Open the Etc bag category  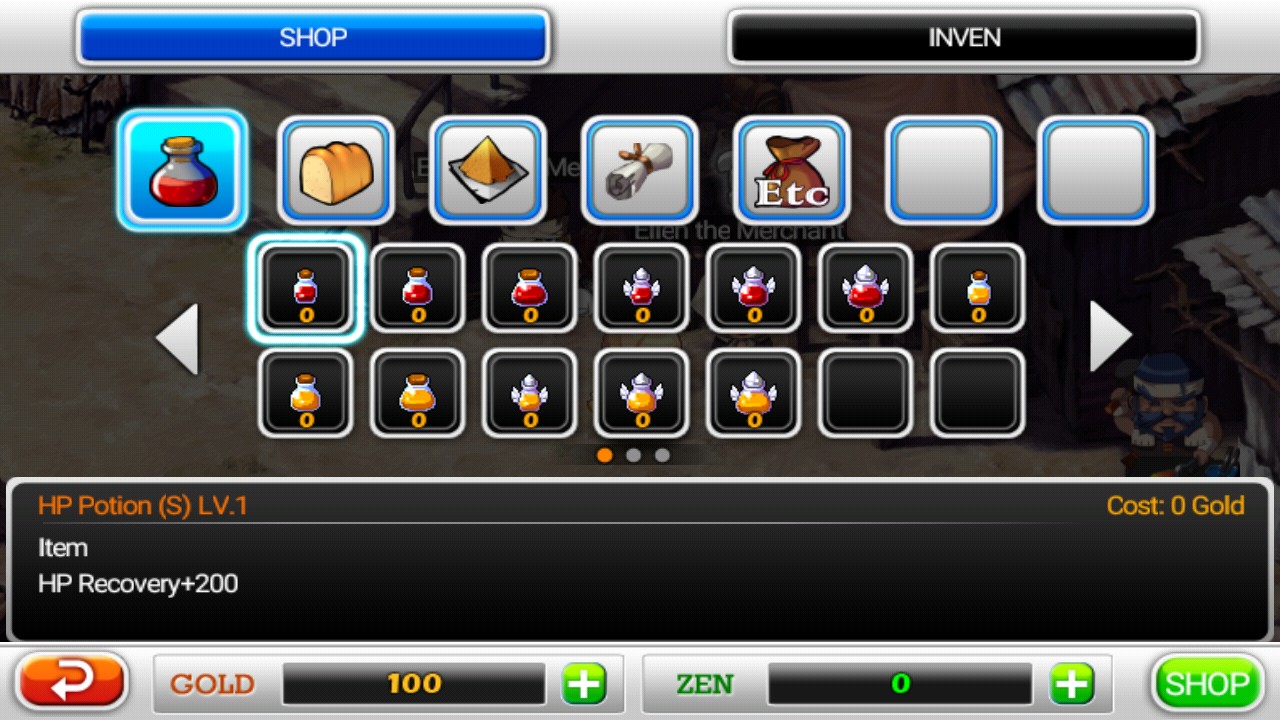pos(792,170)
